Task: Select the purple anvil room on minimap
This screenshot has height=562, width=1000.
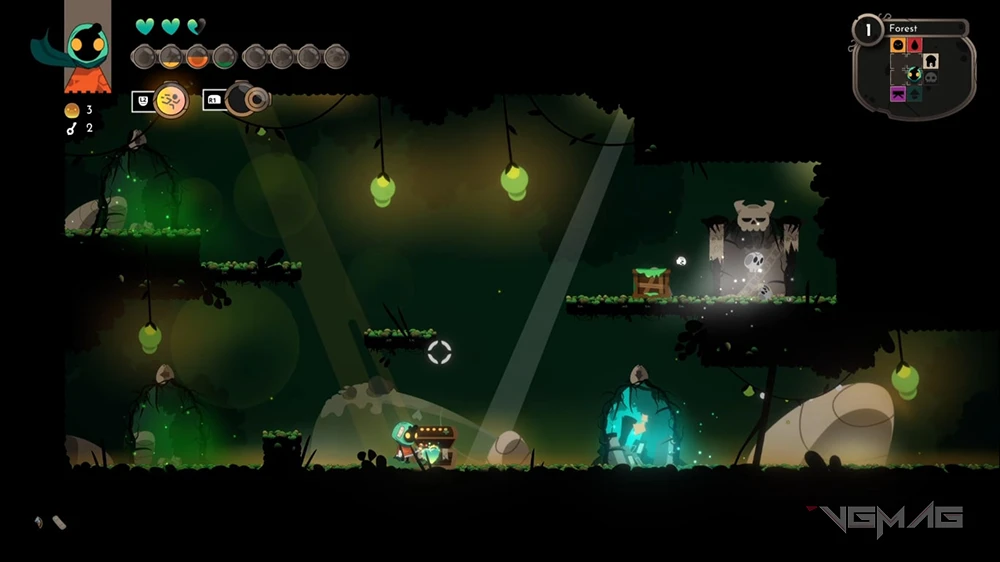Action: click(x=898, y=93)
